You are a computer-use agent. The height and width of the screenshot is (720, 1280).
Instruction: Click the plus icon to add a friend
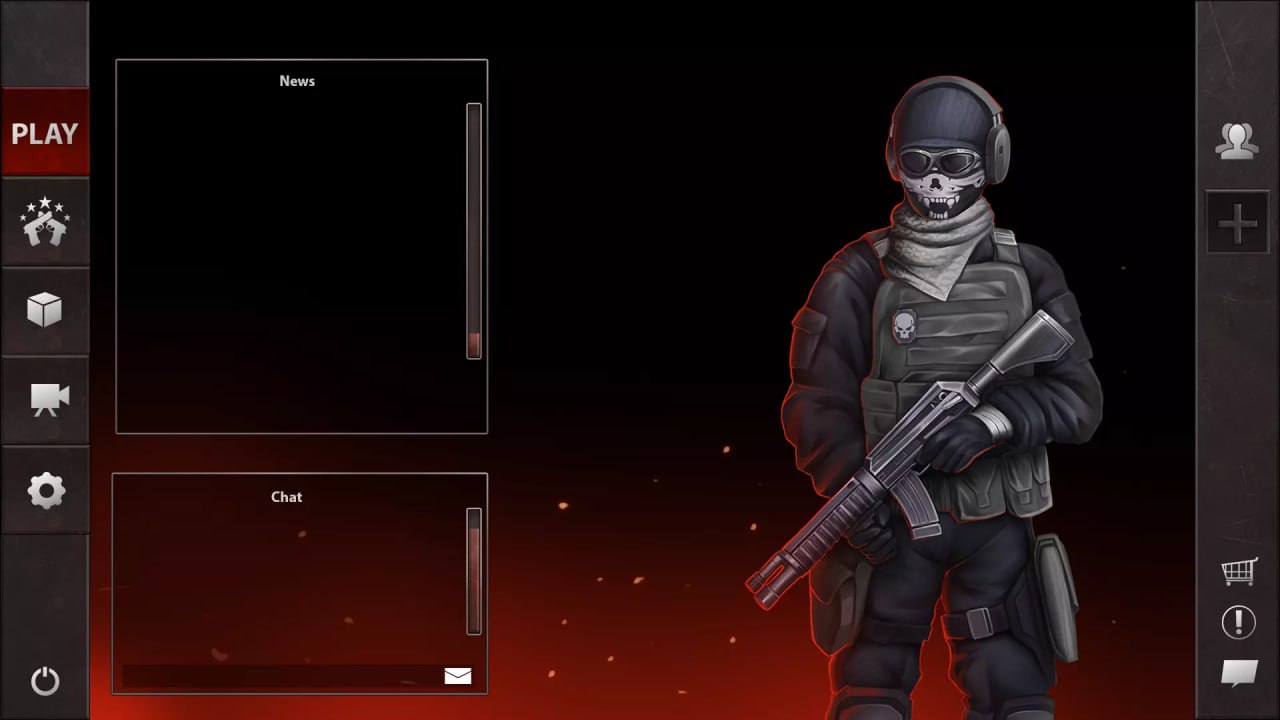(1238, 222)
